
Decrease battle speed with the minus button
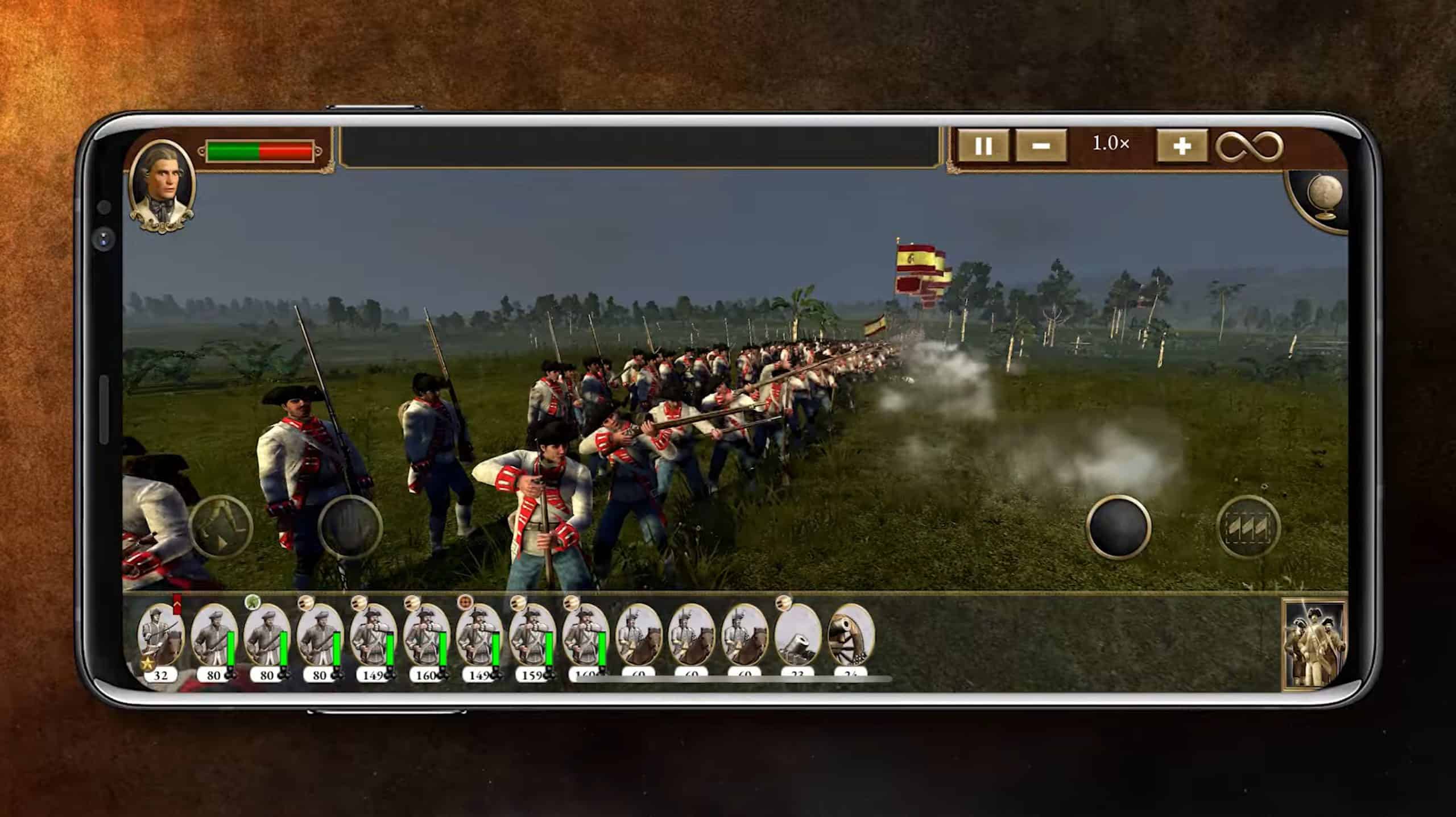[1040, 147]
